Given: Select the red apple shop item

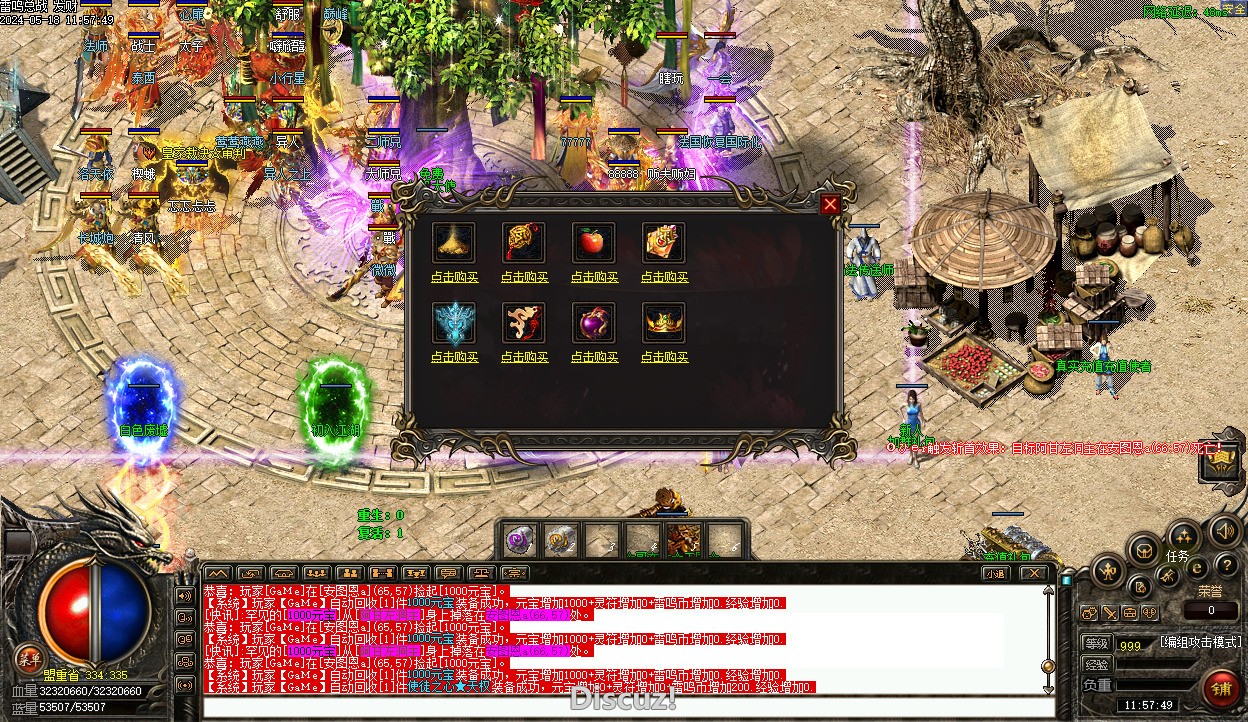Looking at the screenshot, I should pos(594,243).
